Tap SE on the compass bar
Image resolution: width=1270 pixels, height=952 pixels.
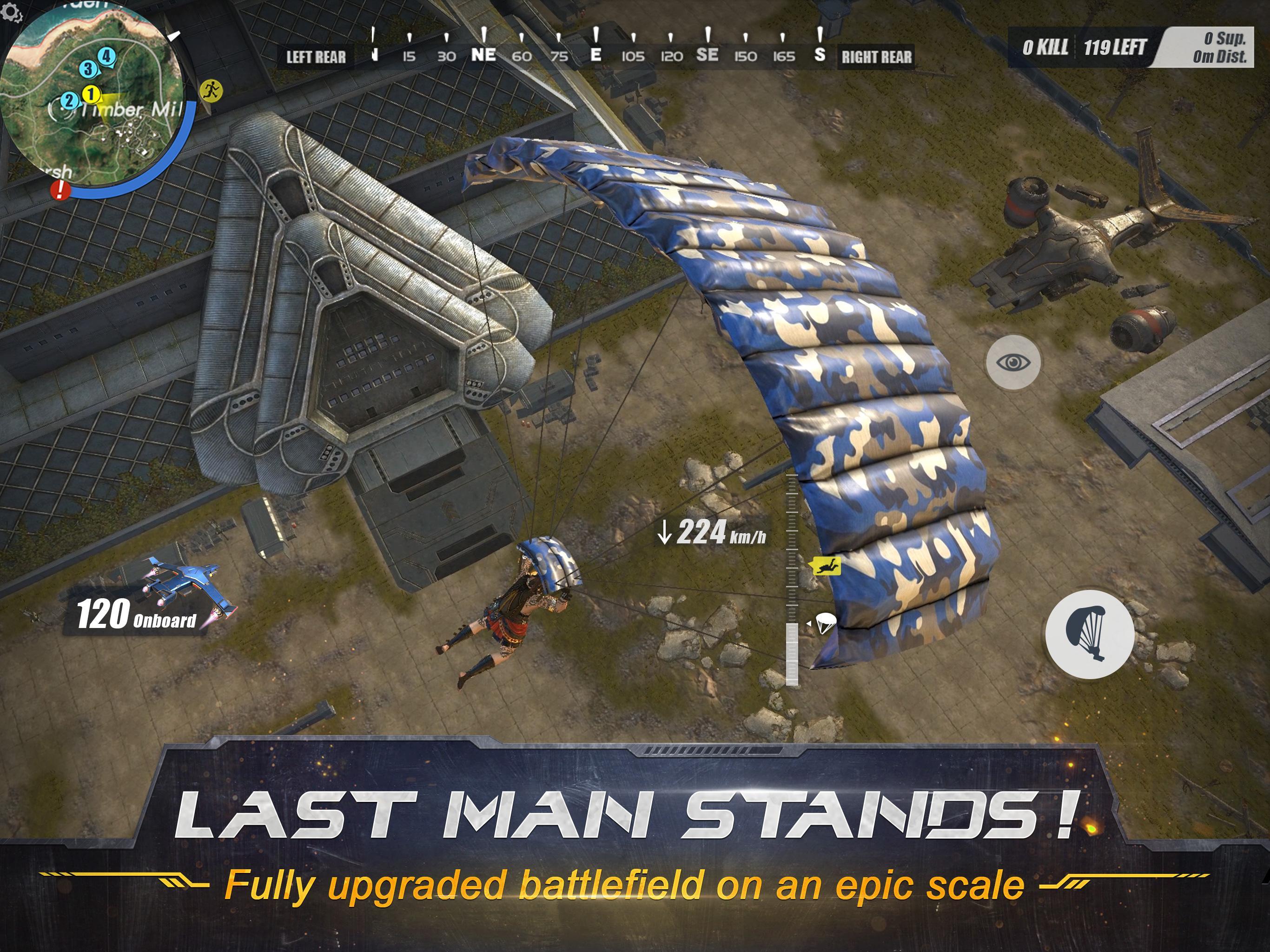point(708,56)
